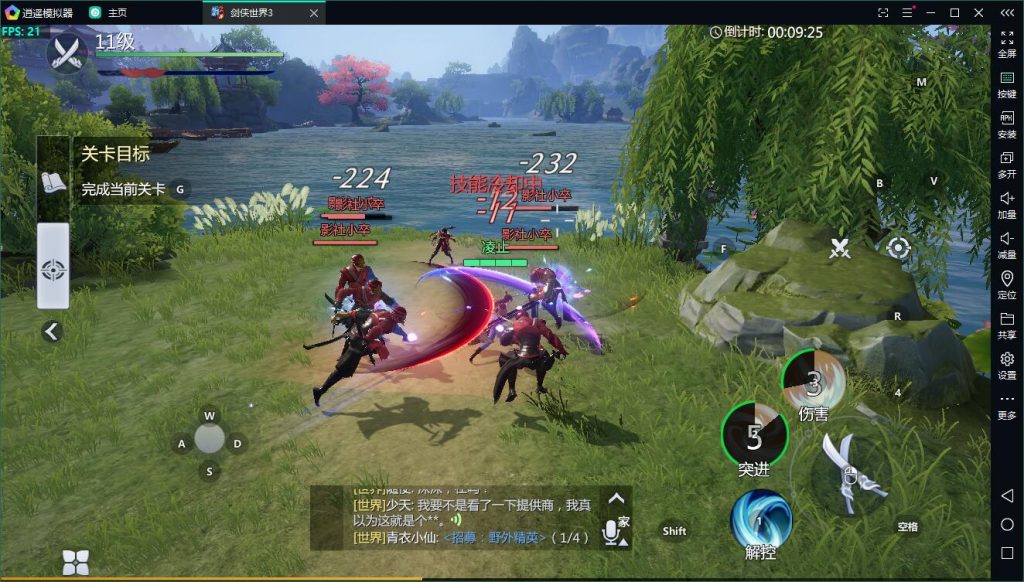Use the 伤害 damage skill

click(x=813, y=382)
